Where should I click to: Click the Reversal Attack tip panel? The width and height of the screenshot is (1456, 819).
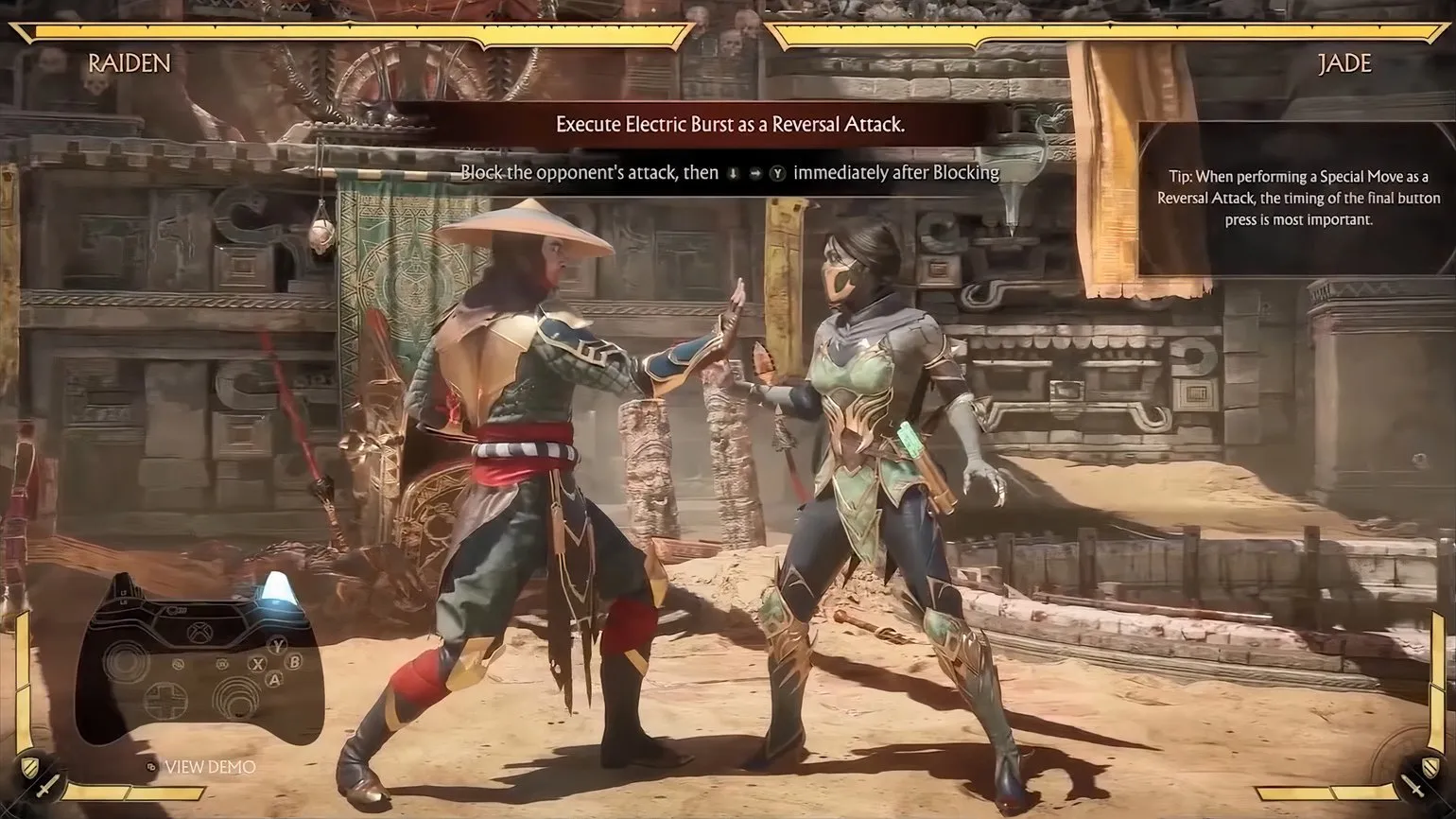1298,198
